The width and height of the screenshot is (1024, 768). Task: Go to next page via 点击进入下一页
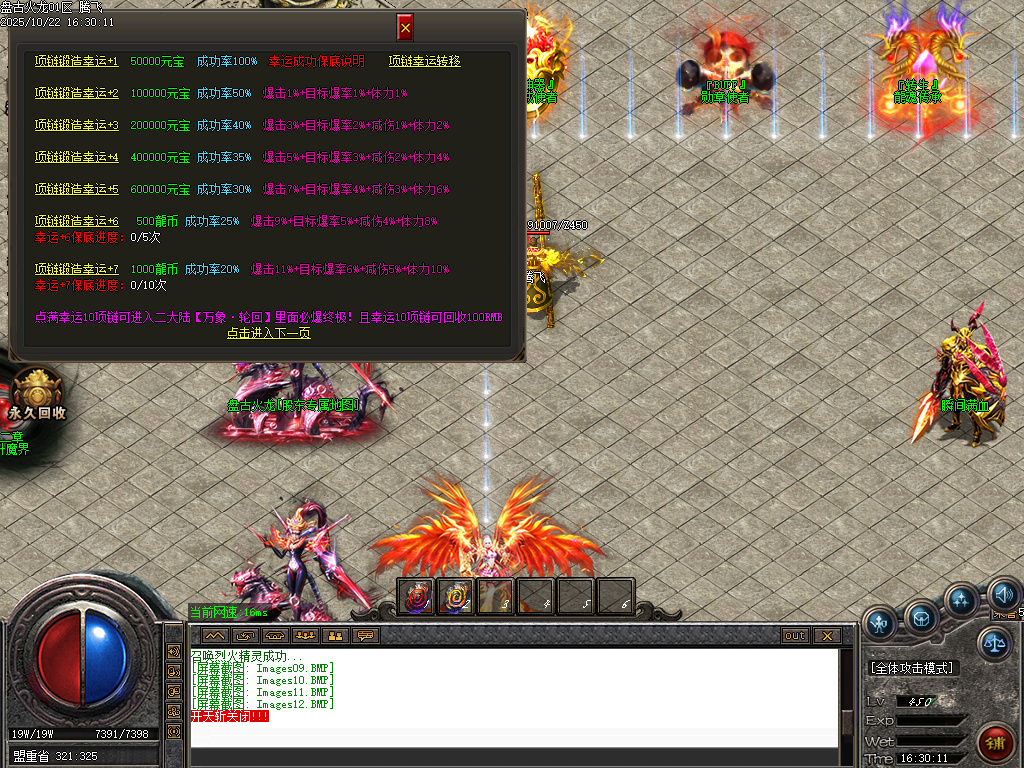click(268, 333)
